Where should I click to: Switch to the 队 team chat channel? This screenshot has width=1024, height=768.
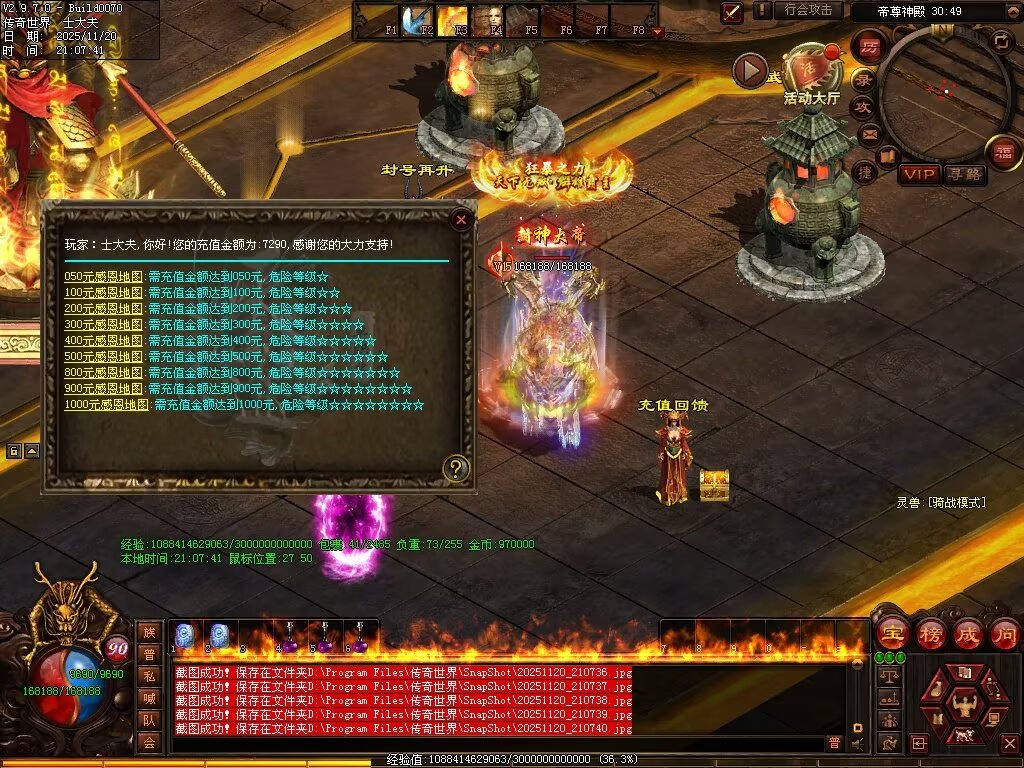click(148, 720)
